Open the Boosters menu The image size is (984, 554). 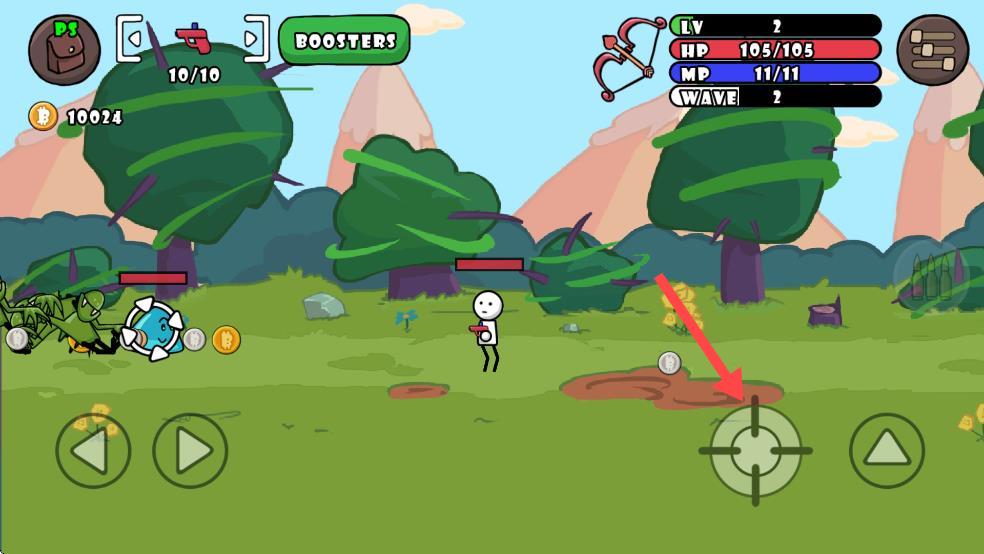345,41
